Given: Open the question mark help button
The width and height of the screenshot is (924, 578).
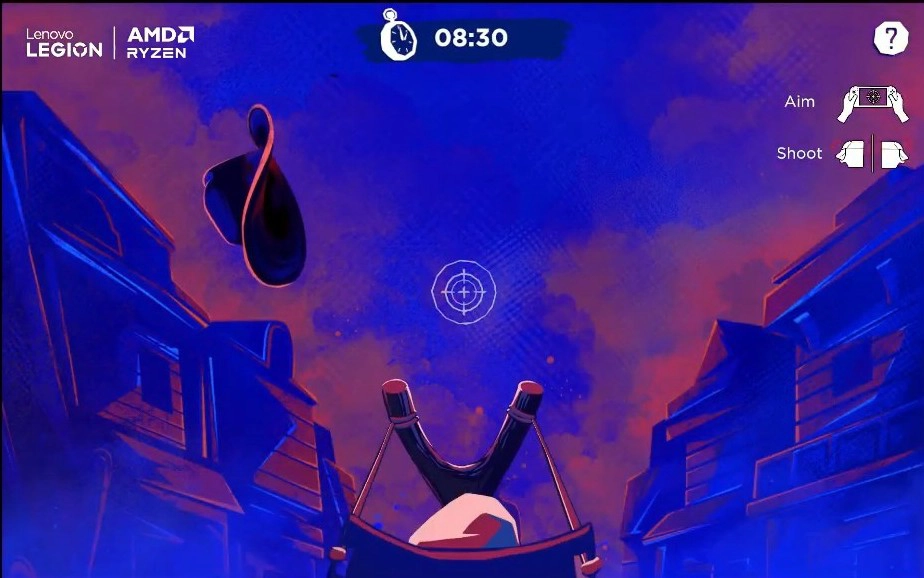Looking at the screenshot, I should (x=889, y=38).
